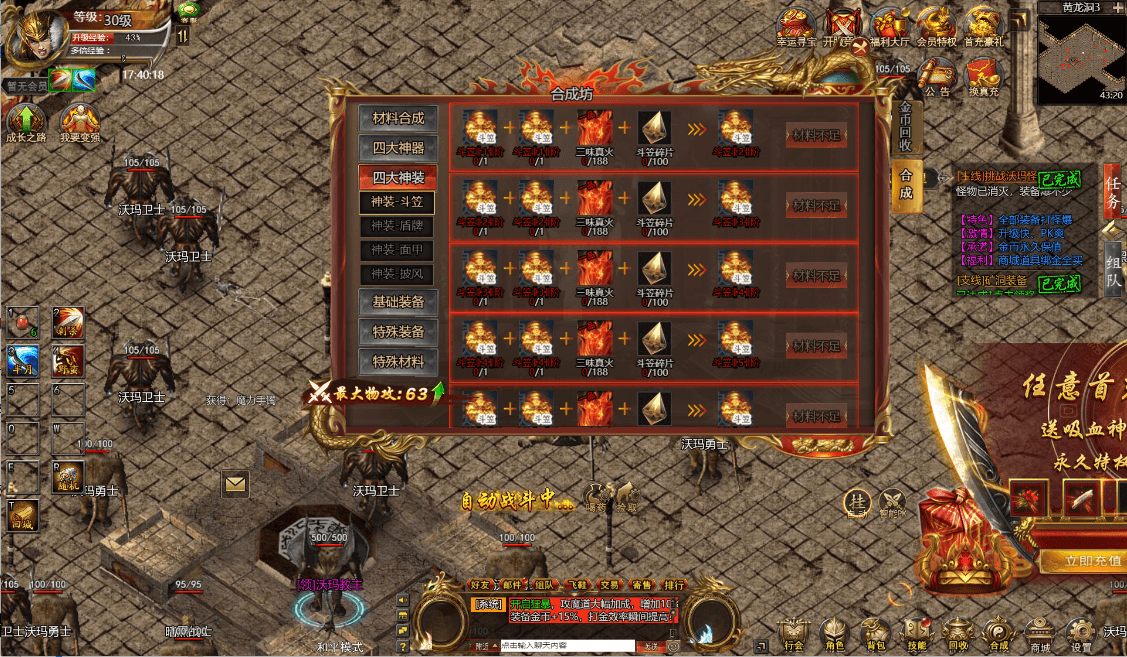Switch to the 四大神器 category
Screen dimensions: 1127x657
pyautogui.click(x=398, y=148)
